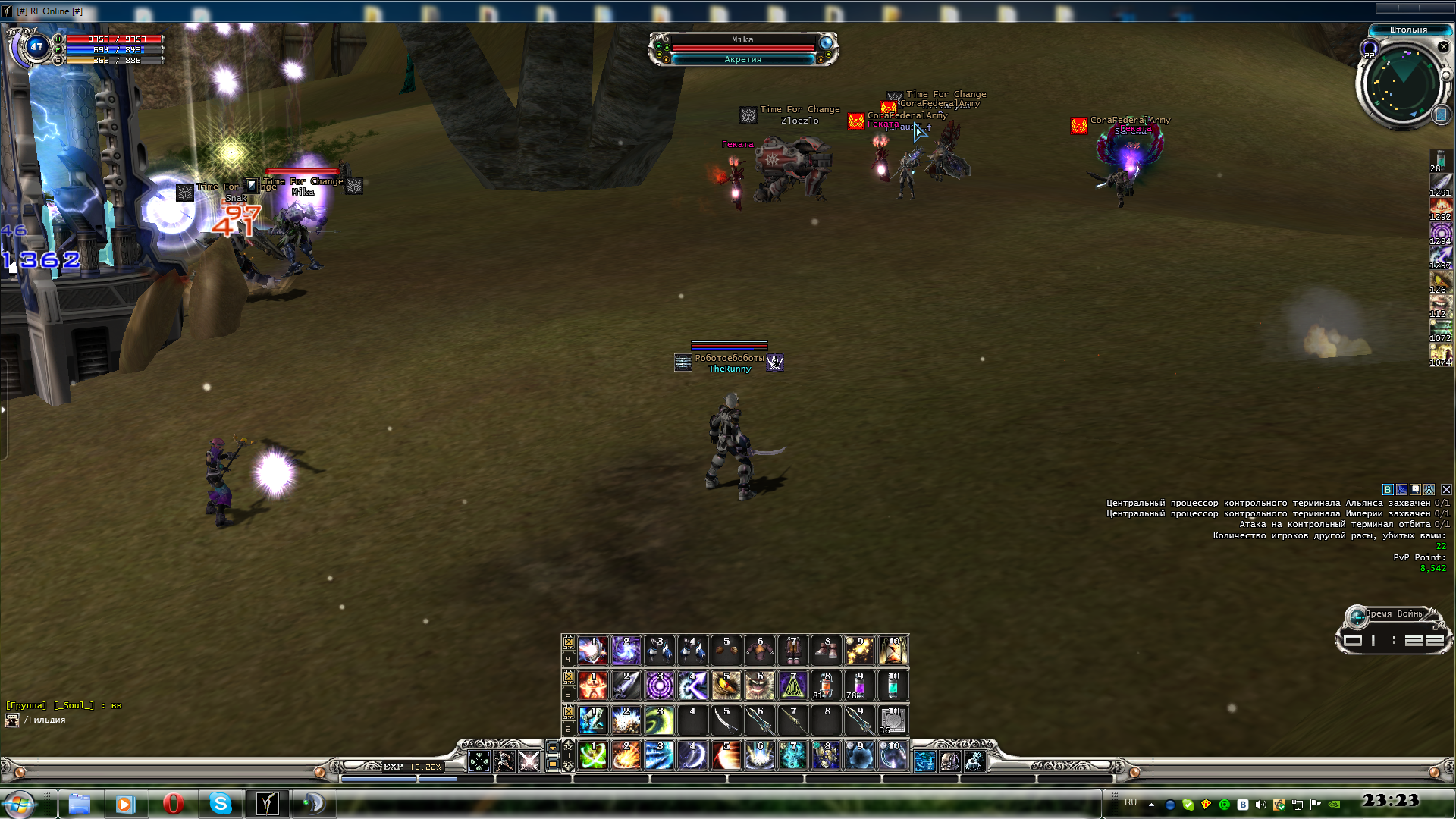Use the hourglass item in top hotbar row
The image size is (1456, 819).
coord(893,650)
